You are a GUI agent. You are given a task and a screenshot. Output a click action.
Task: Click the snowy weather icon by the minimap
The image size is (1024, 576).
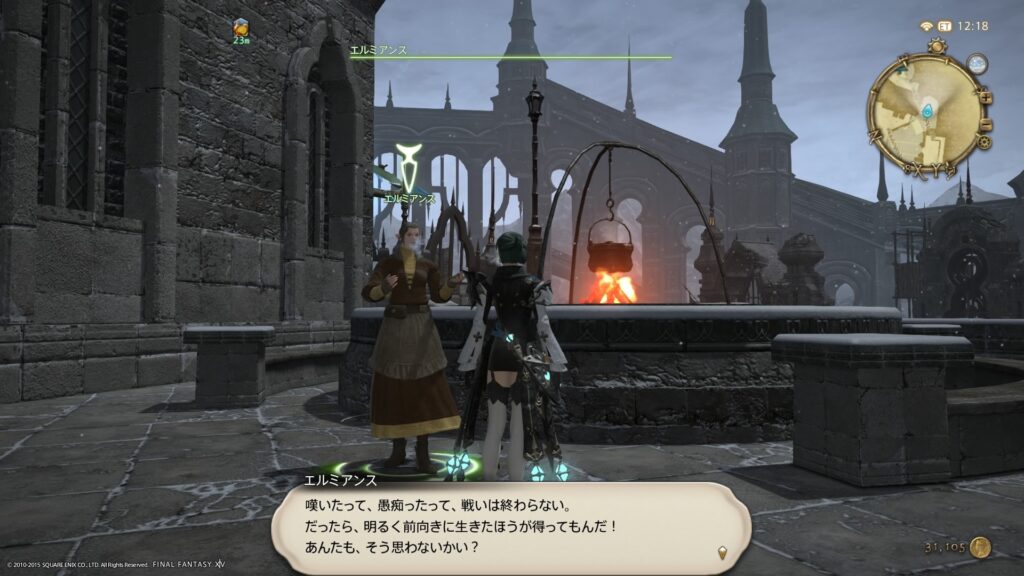coord(976,64)
